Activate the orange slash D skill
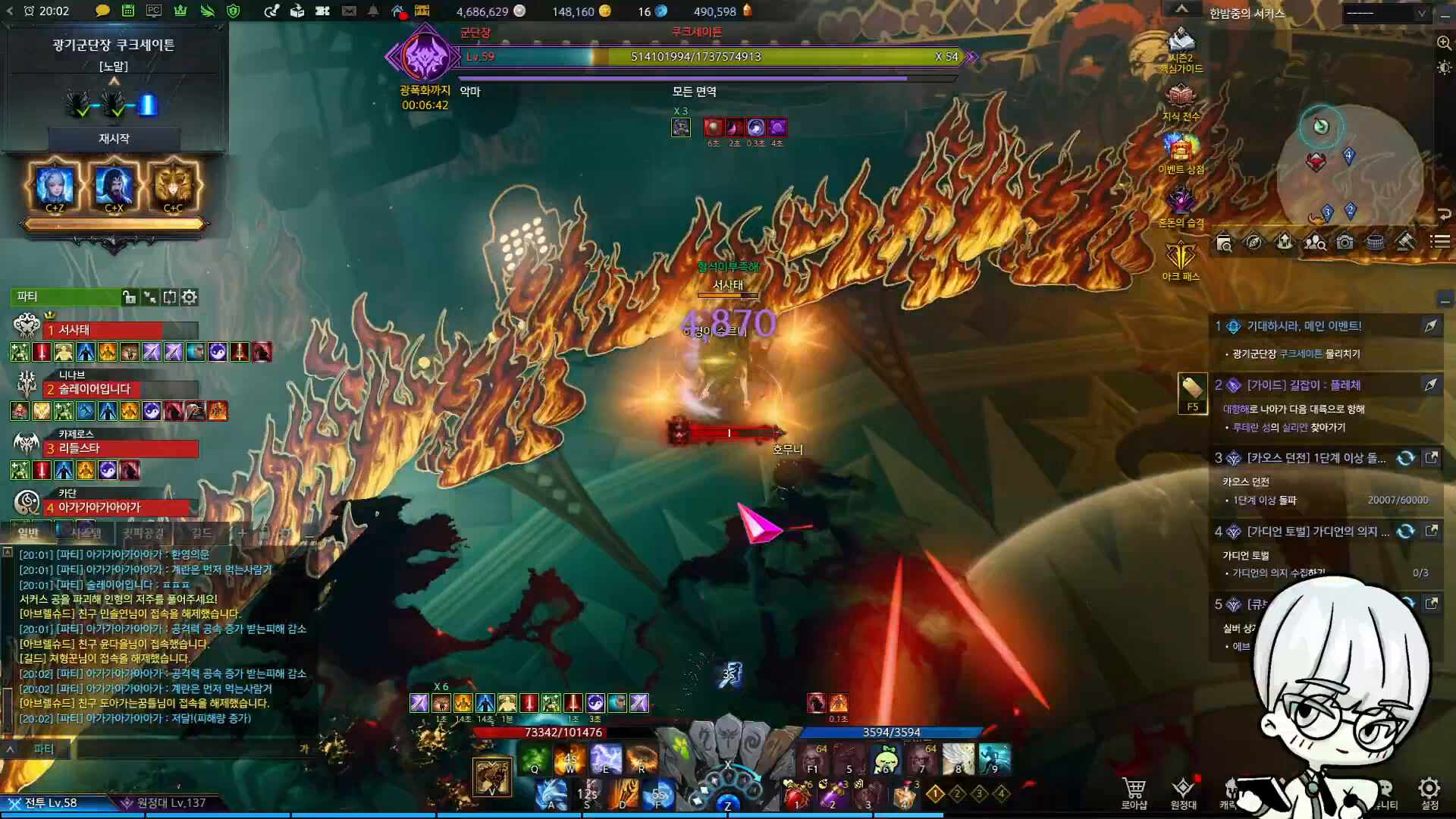The height and width of the screenshot is (819, 1456). pos(623,795)
